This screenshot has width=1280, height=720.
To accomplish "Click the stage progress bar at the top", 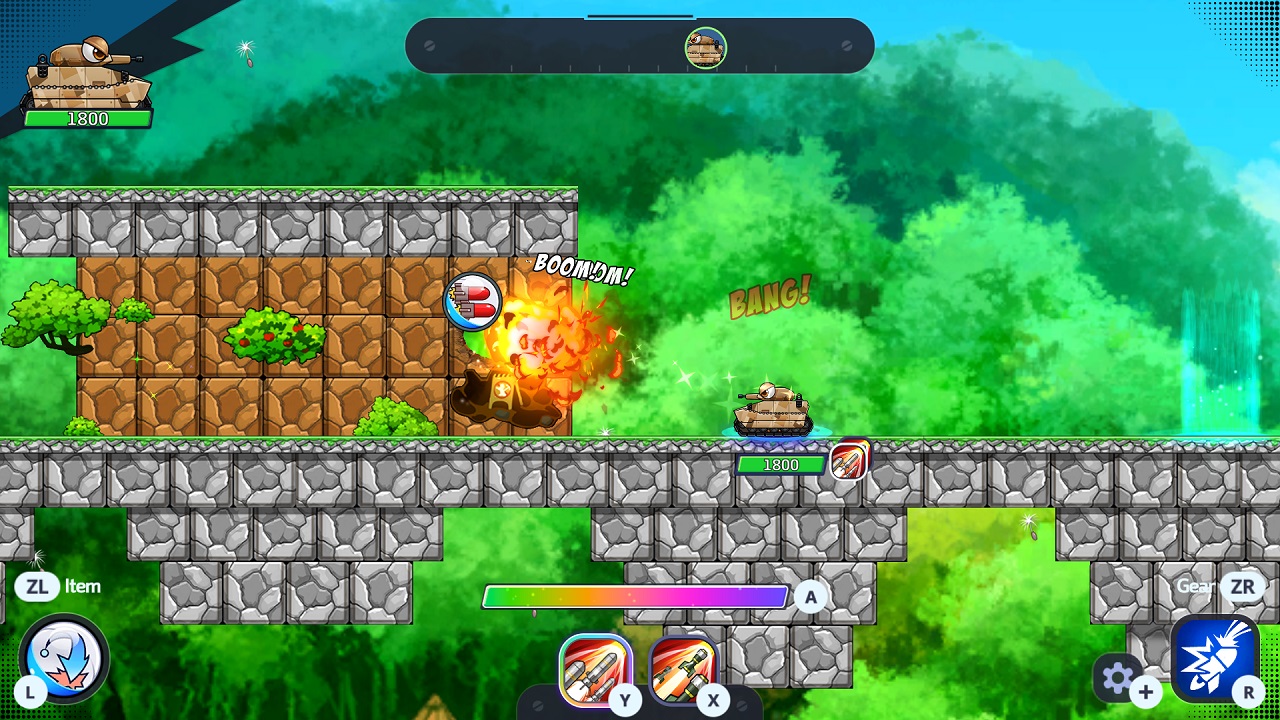I will pos(638,44).
